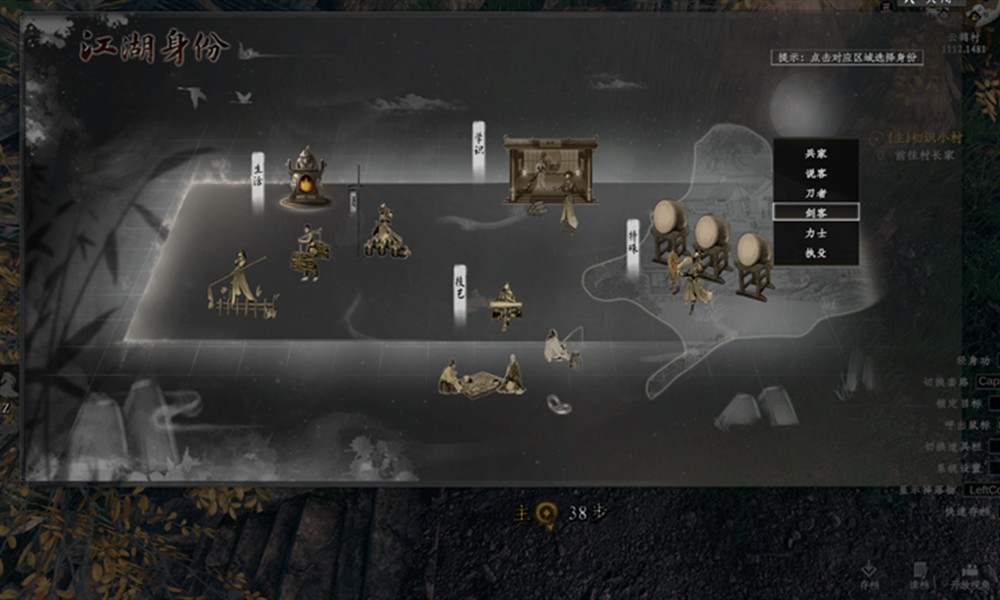Viewport: 1000px width, 600px height.
Task: Select the porter carrying baskets figure
Action: tap(309, 254)
